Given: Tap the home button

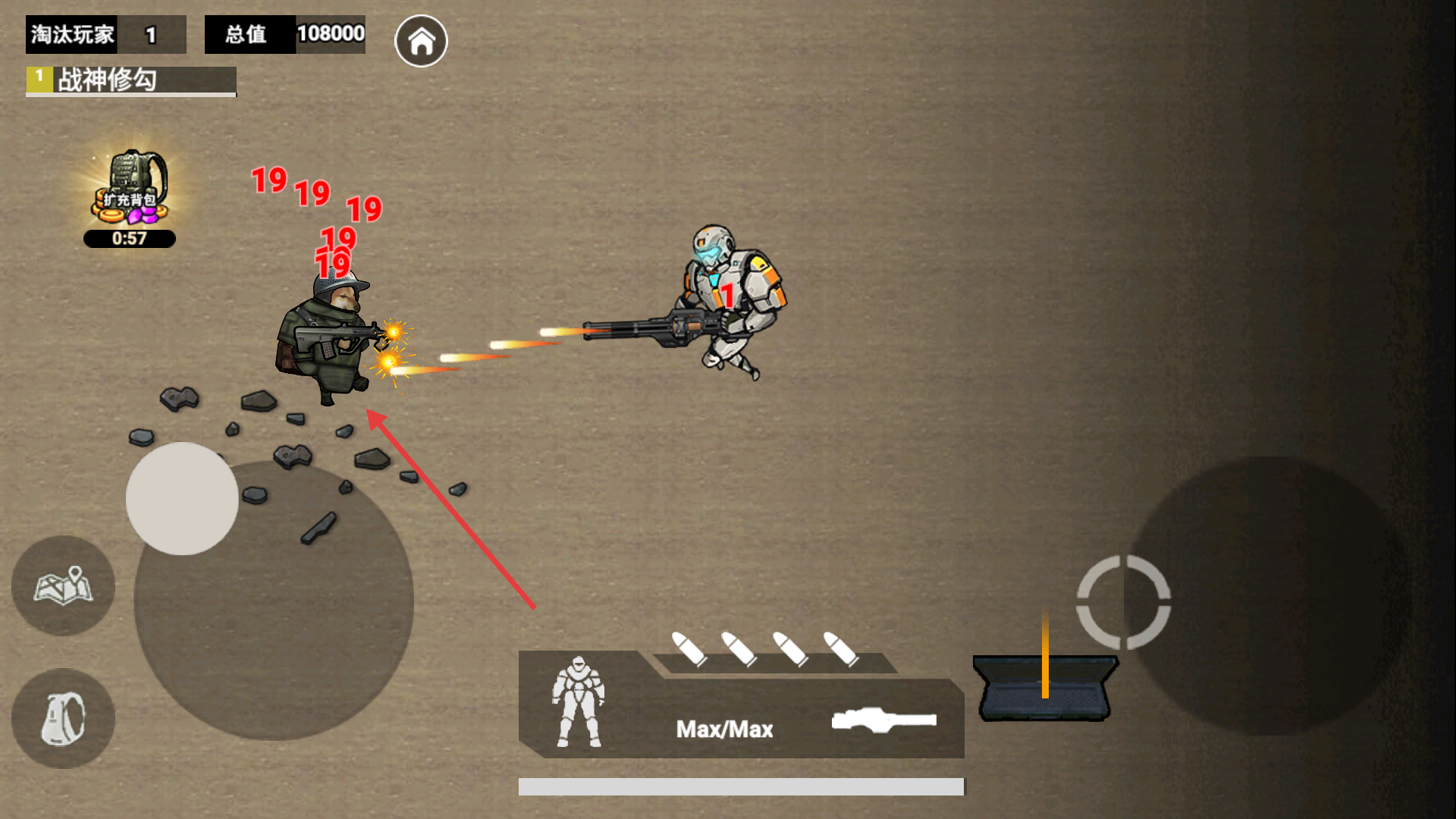Looking at the screenshot, I should click(x=421, y=41).
